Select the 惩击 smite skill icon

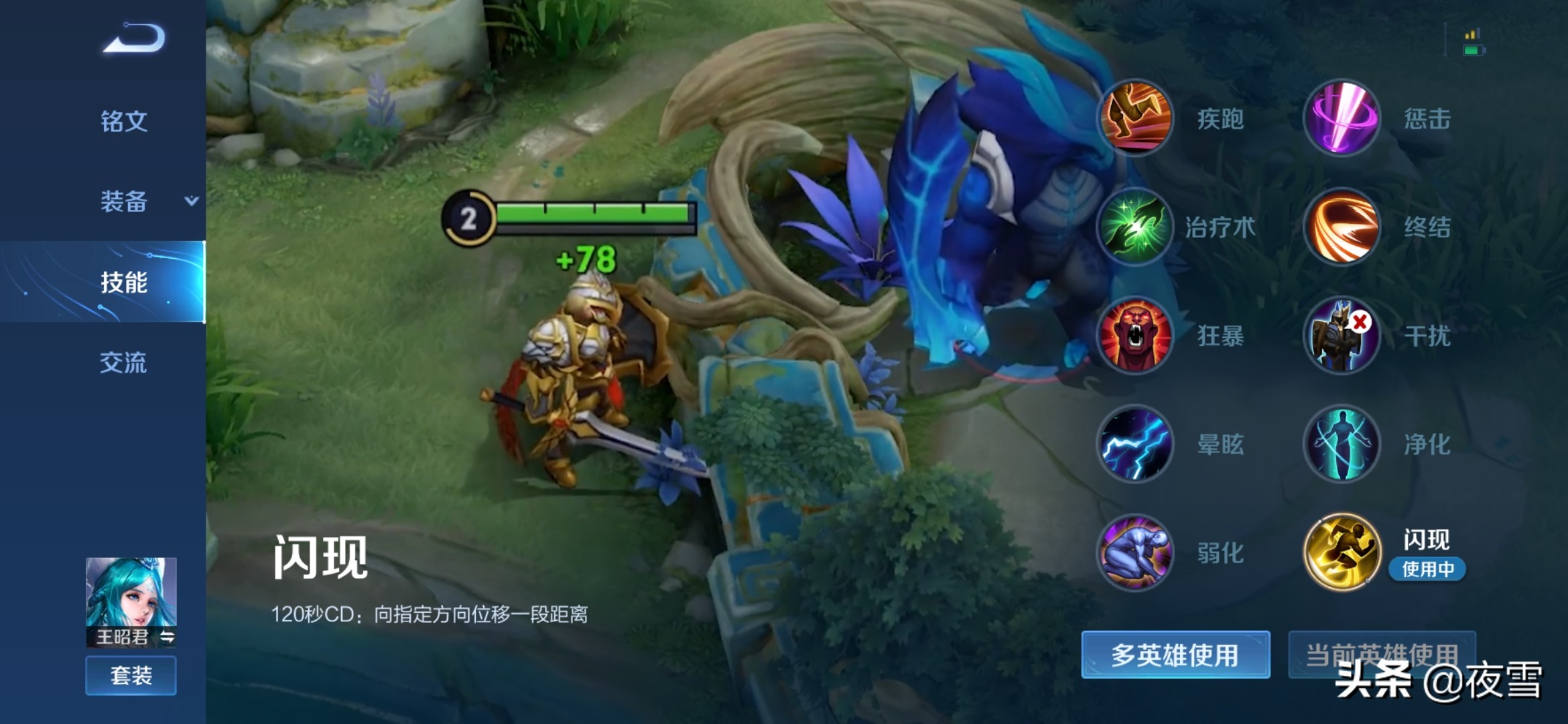pos(1342,118)
